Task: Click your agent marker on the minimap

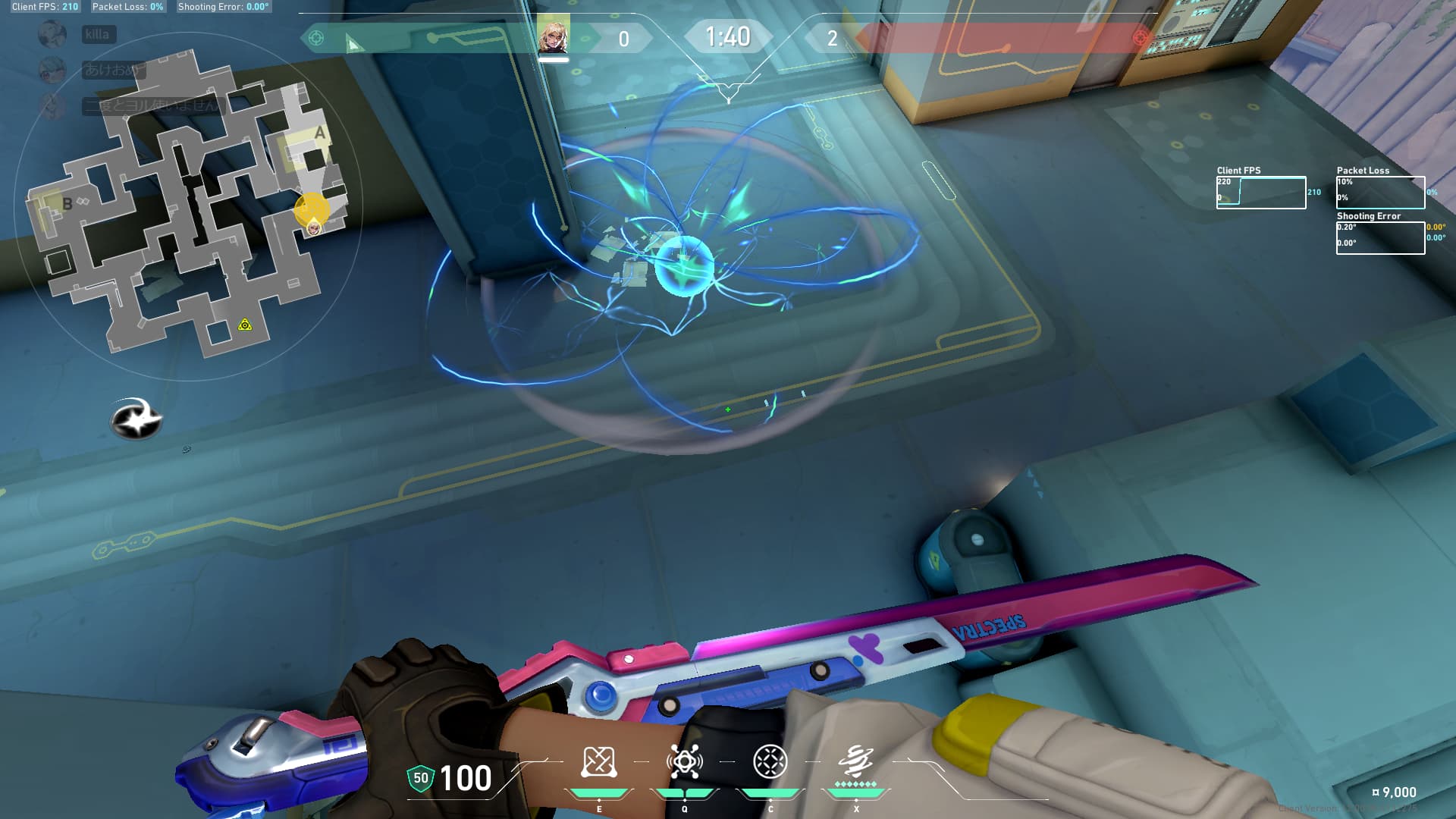Action: click(x=313, y=226)
